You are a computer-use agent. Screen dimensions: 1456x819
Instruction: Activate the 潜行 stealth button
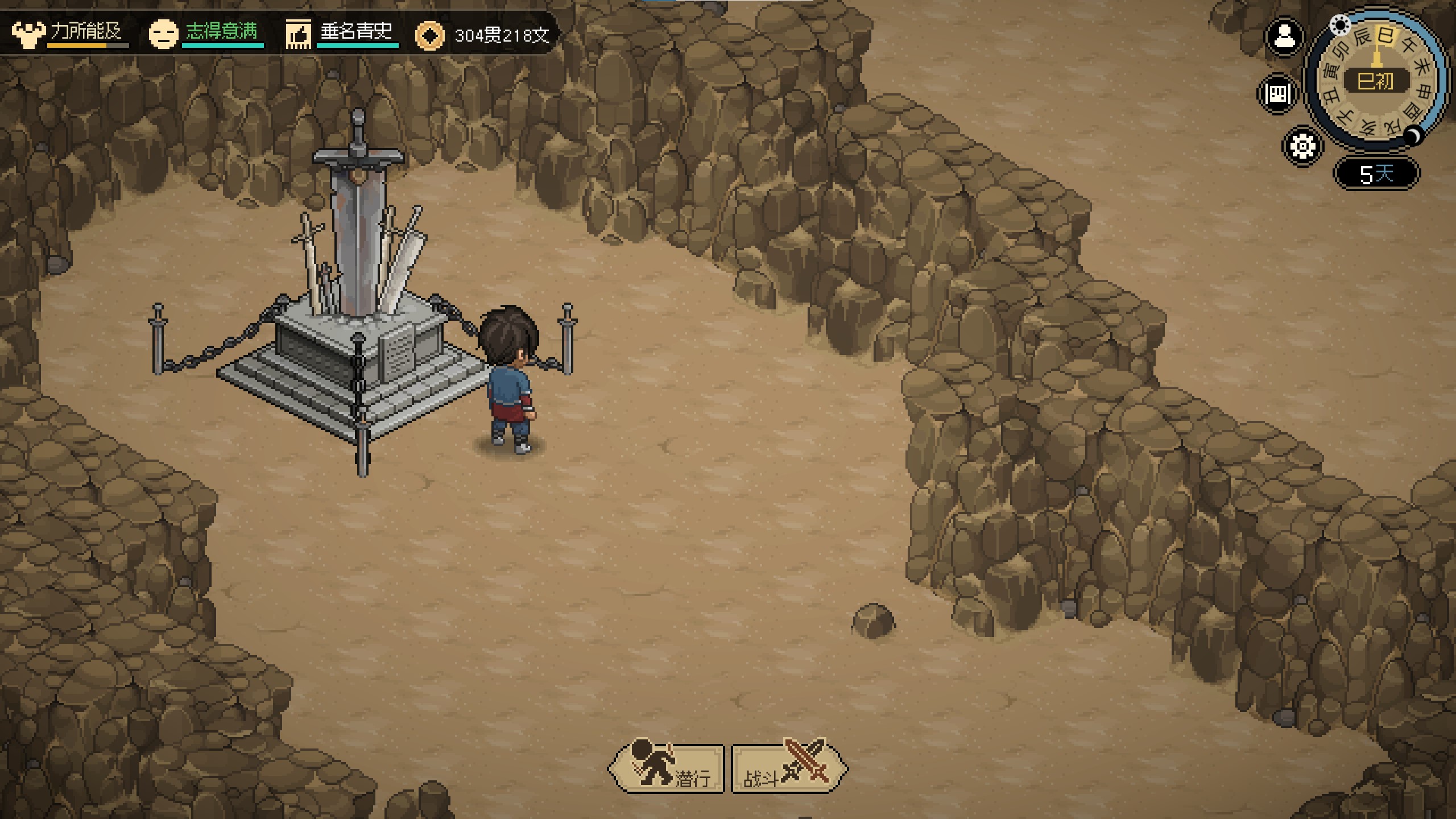point(667,768)
